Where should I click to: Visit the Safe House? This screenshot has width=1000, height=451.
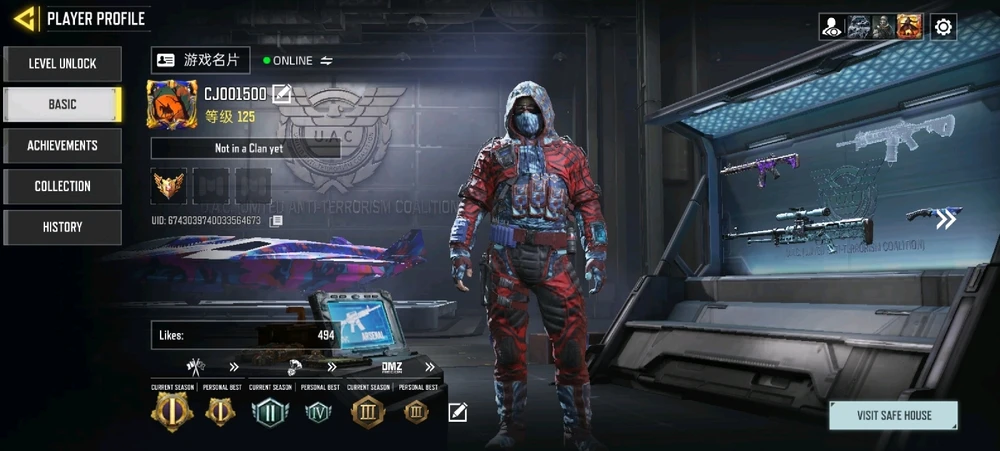893,415
